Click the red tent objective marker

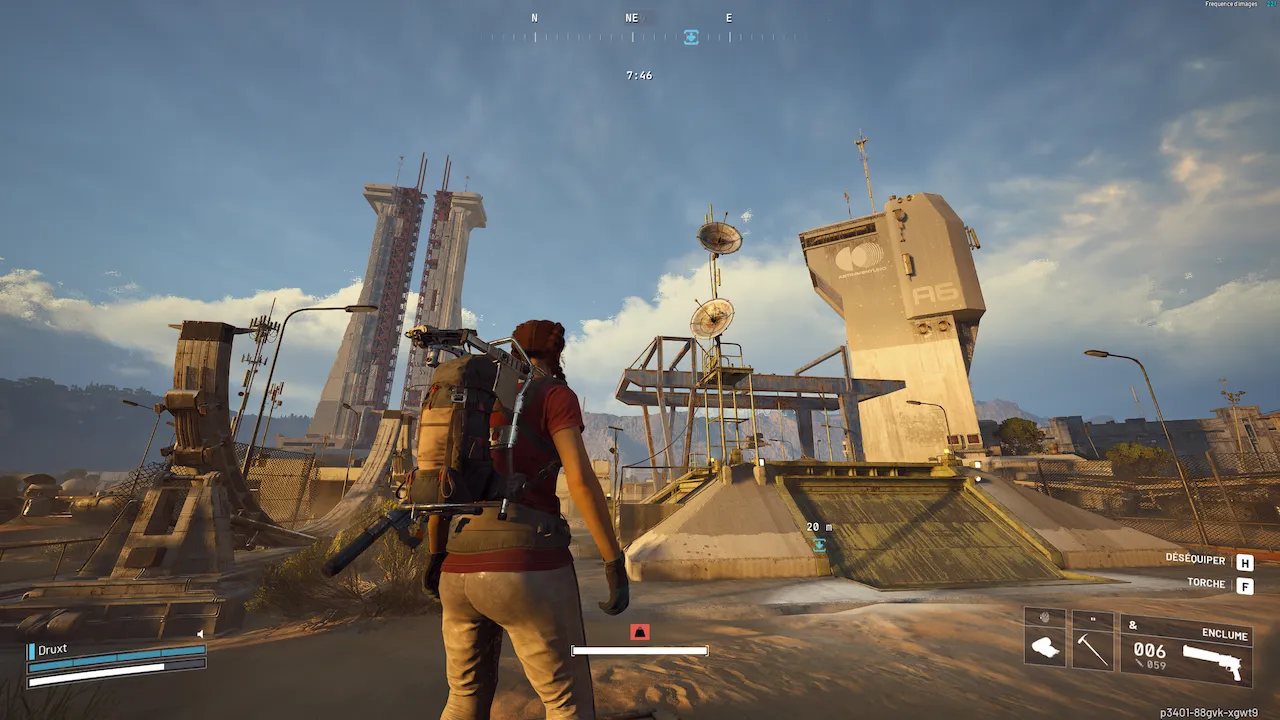[639, 631]
